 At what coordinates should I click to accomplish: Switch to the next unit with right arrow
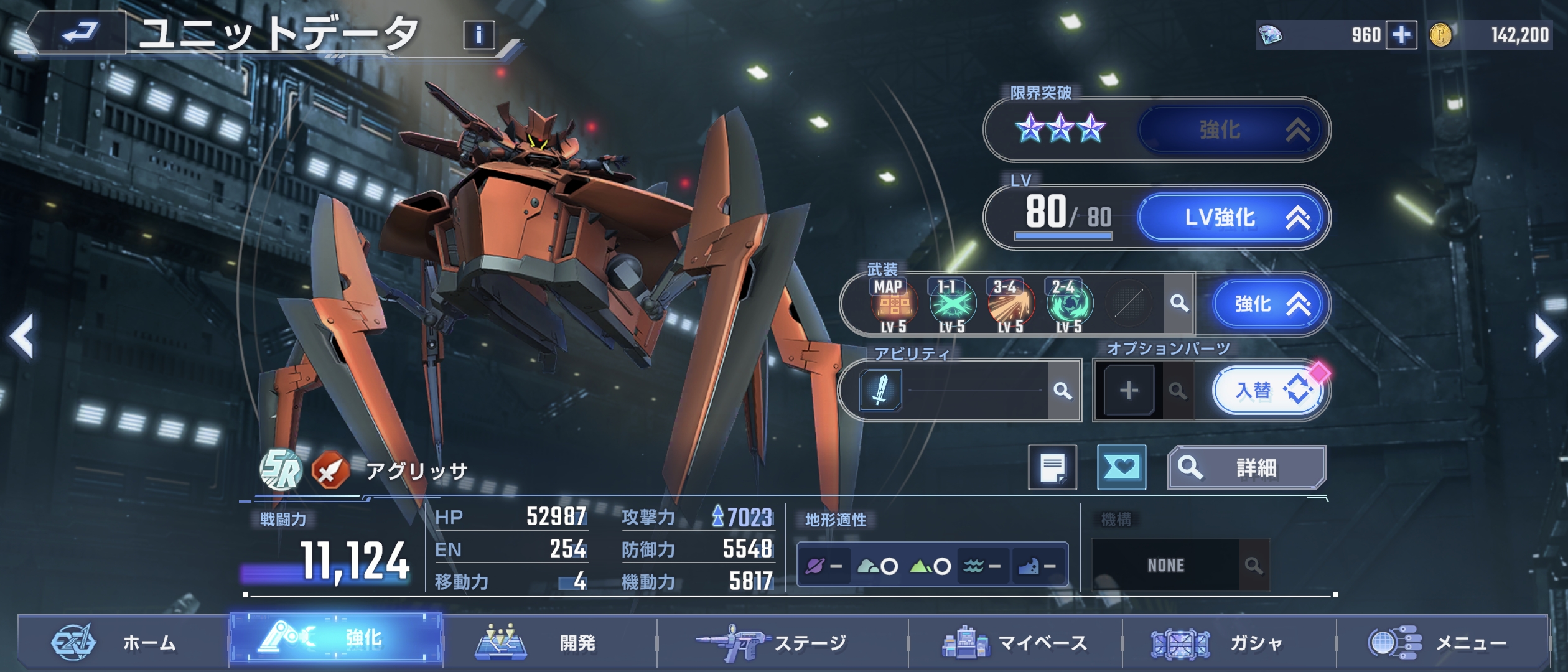tap(1546, 337)
